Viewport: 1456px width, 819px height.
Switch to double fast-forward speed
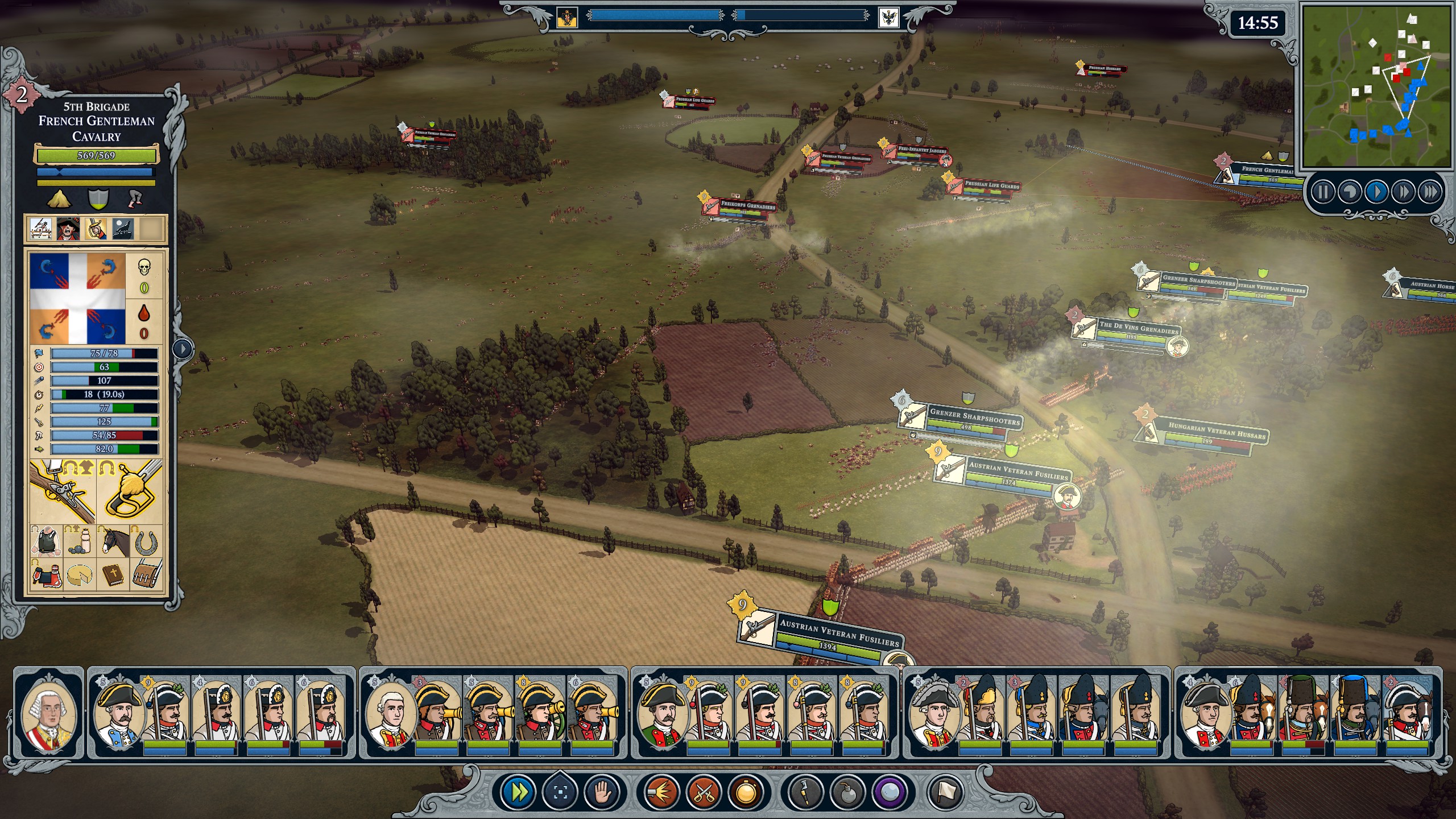[x=1403, y=192]
